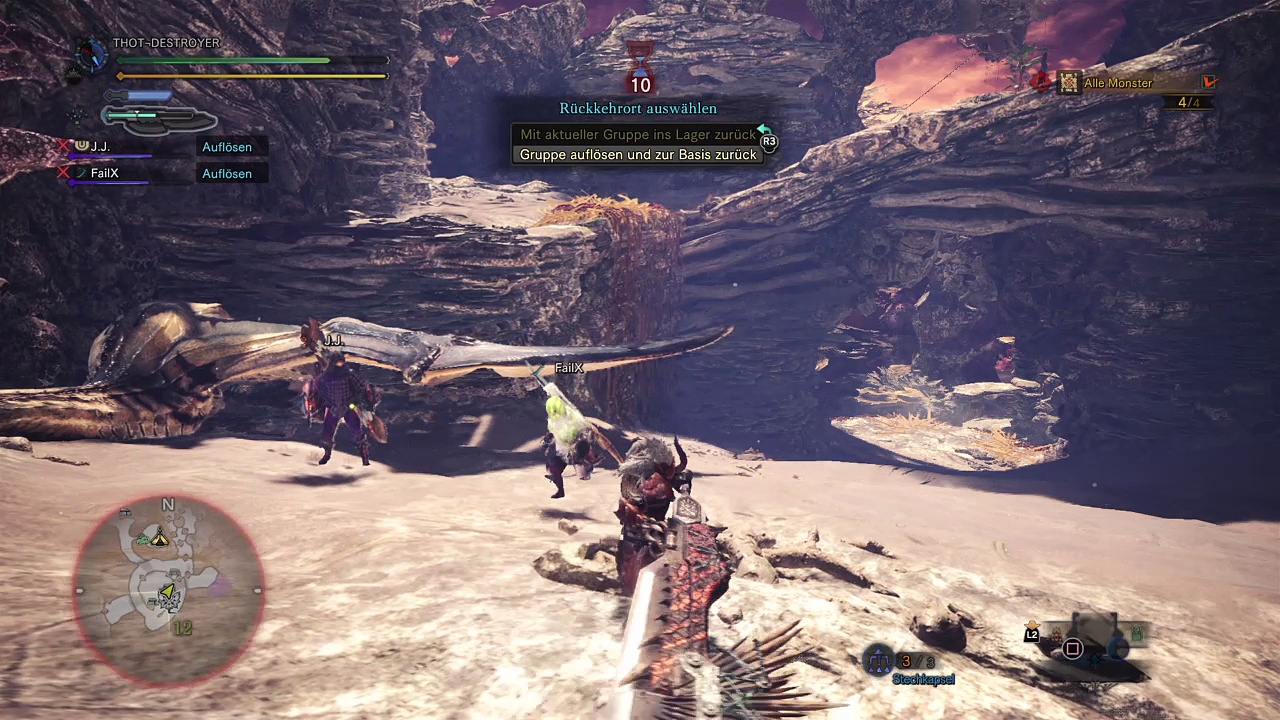Click Auflösen next to J.J.
This screenshot has height=720, width=1280.
227,147
